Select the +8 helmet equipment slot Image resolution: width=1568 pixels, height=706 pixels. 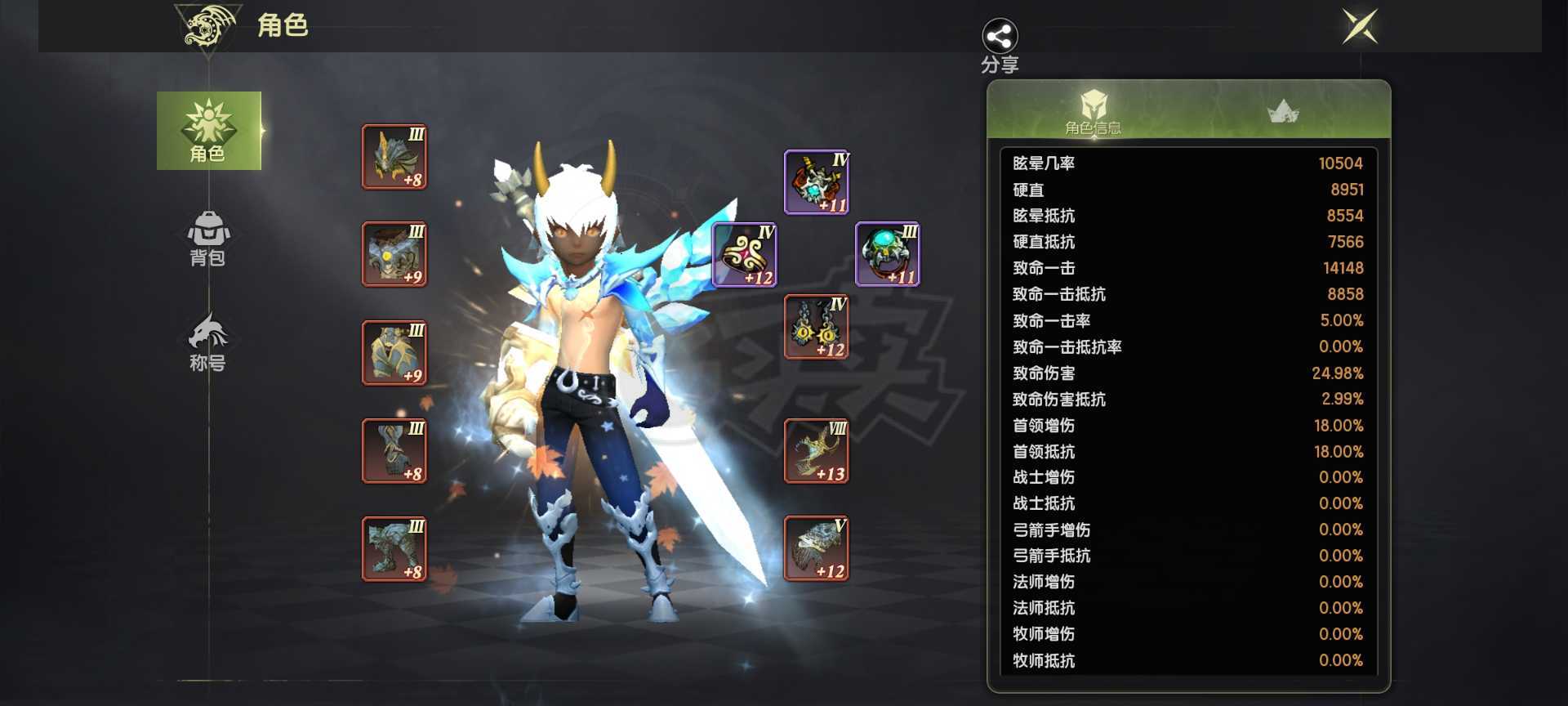pyautogui.click(x=394, y=157)
